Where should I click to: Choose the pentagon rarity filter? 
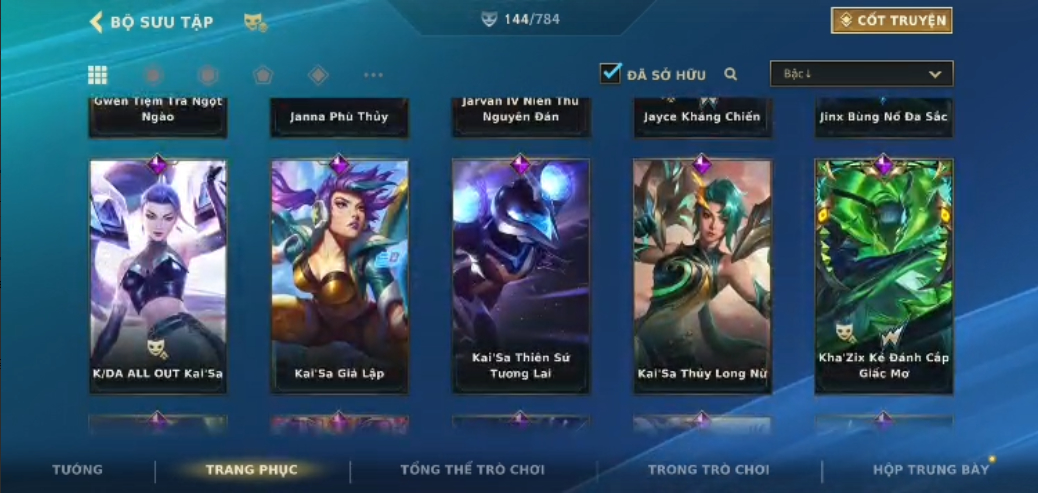pos(263,75)
